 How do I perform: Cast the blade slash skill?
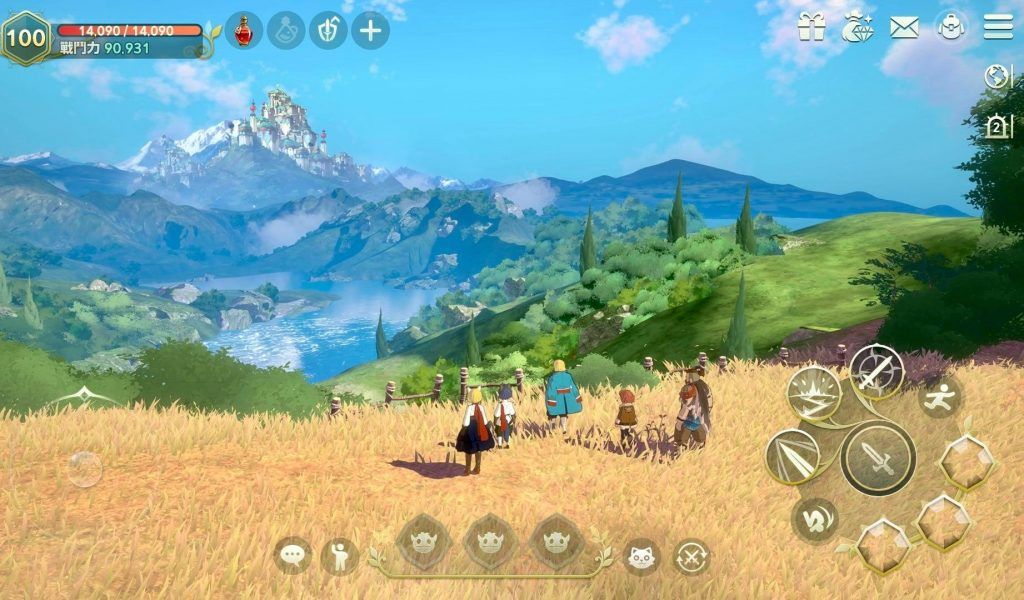[x=793, y=457]
